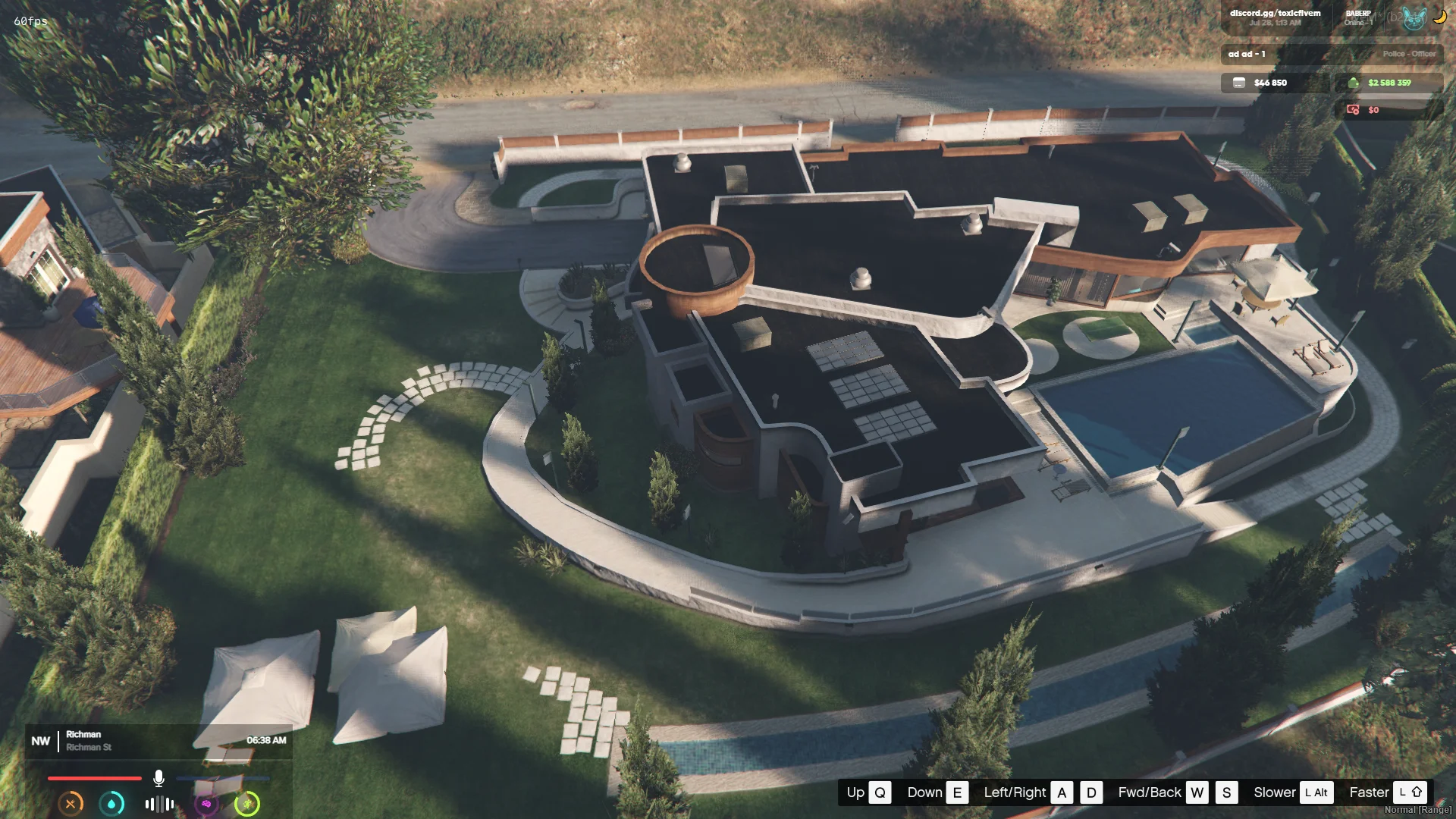Screen dimensions: 1456x819
Task: Click the thirst water drop icon
Action: tap(112, 804)
